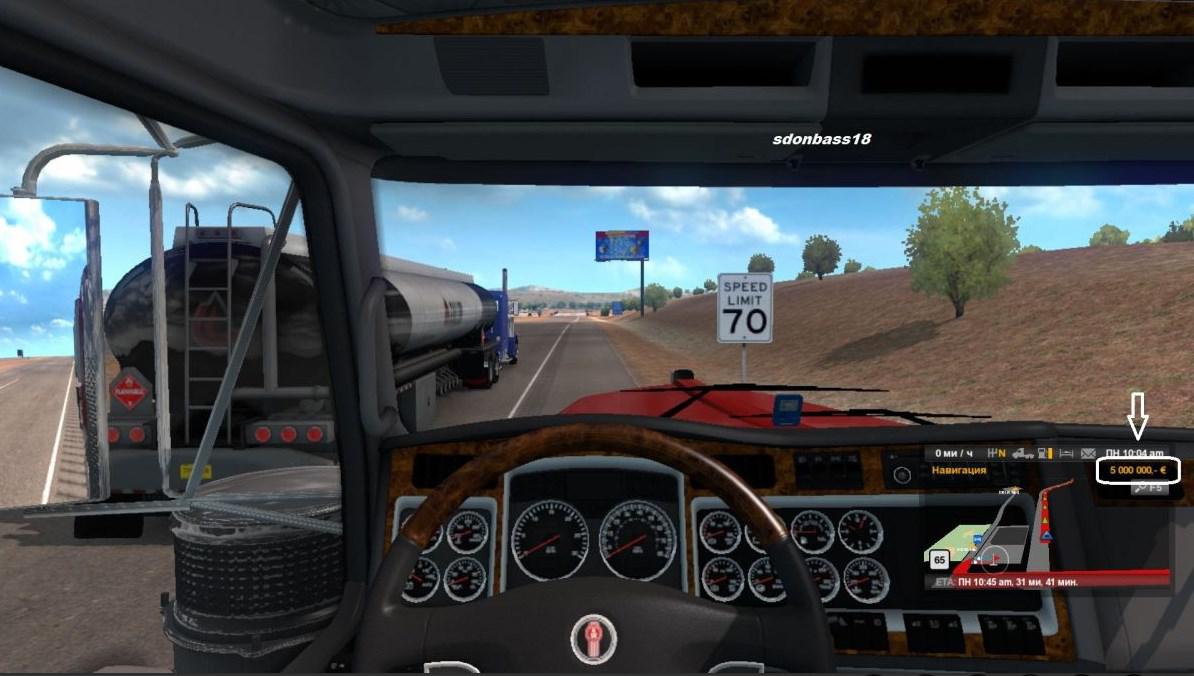1194x676 pixels.
Task: Select the envelope mail icon
Action: [x=1089, y=453]
